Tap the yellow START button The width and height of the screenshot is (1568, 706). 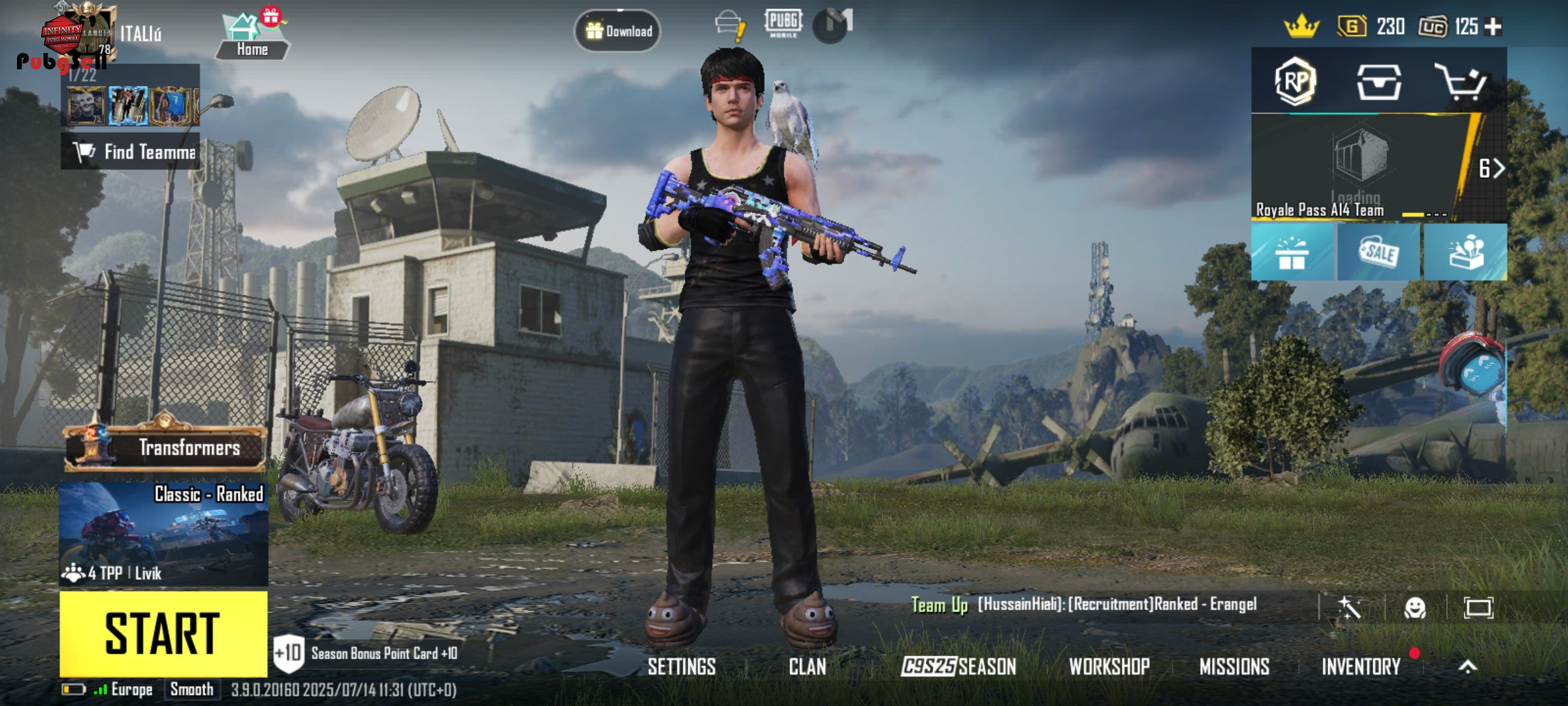(163, 633)
